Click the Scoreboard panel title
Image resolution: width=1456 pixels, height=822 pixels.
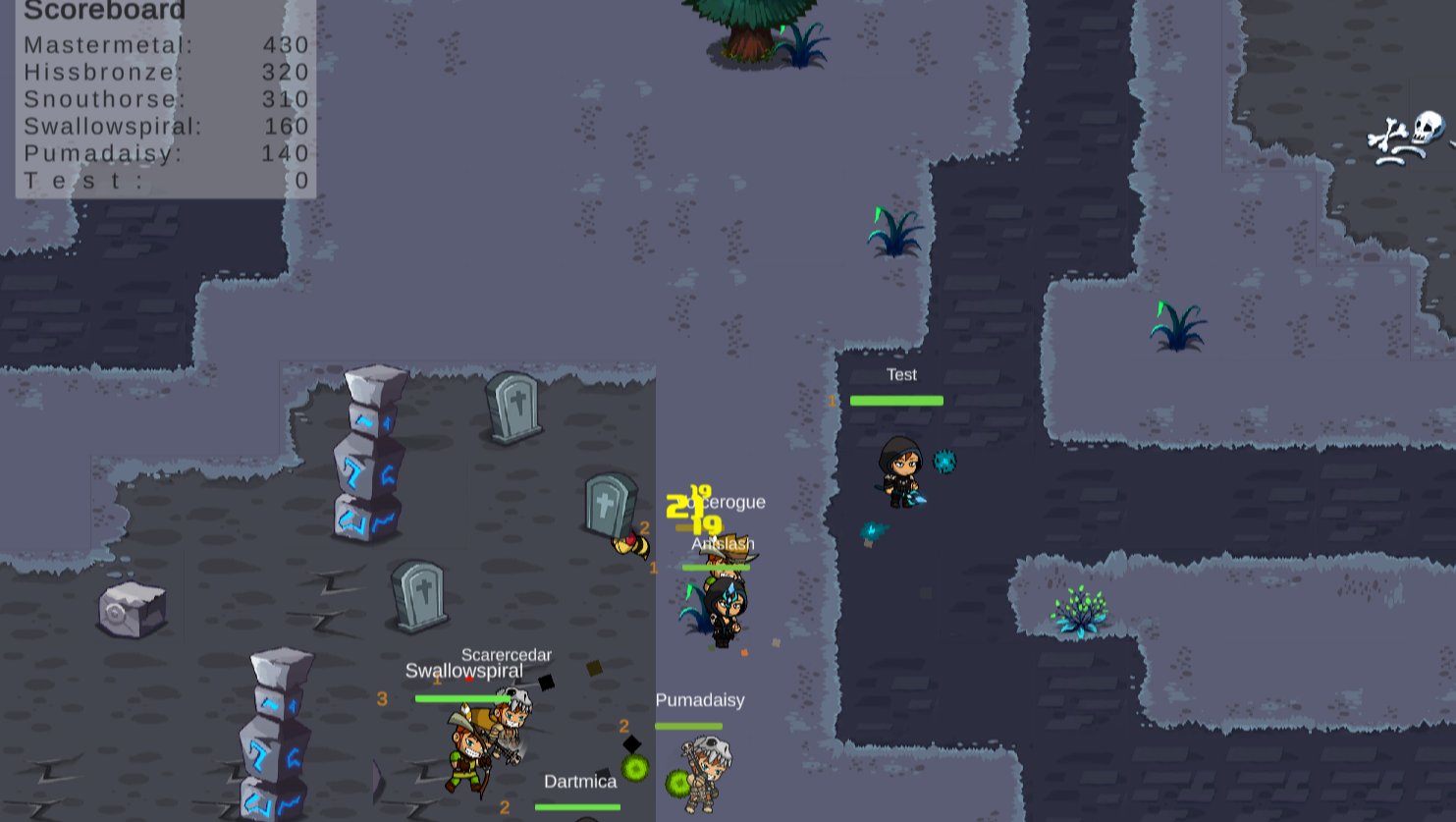104,11
